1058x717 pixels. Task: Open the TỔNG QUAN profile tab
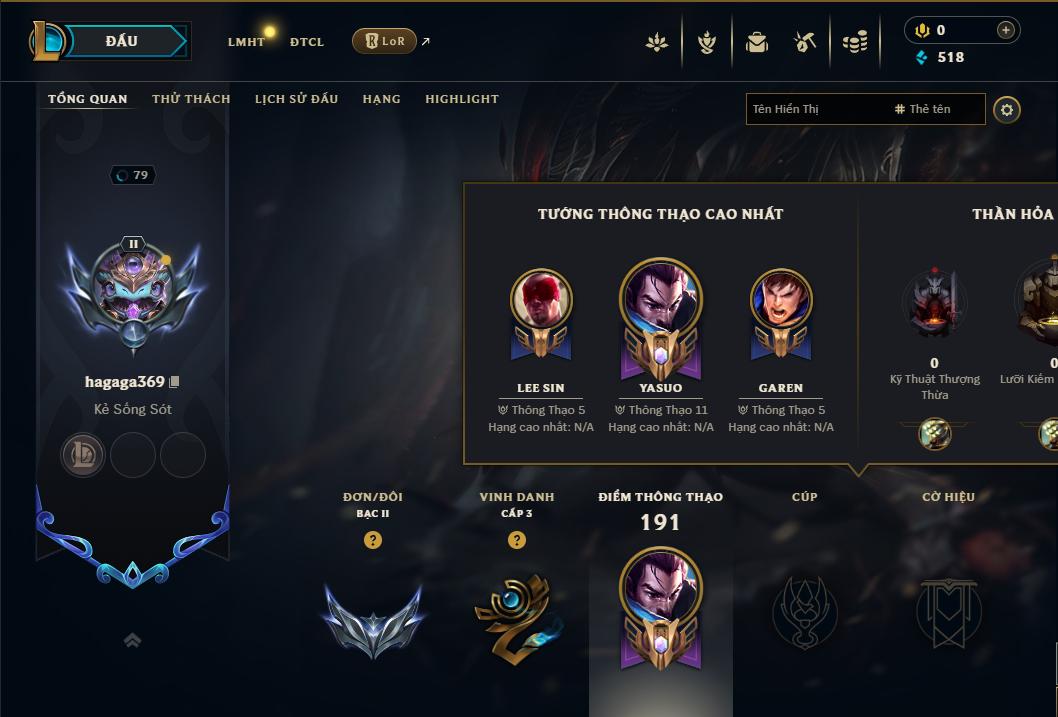(88, 99)
